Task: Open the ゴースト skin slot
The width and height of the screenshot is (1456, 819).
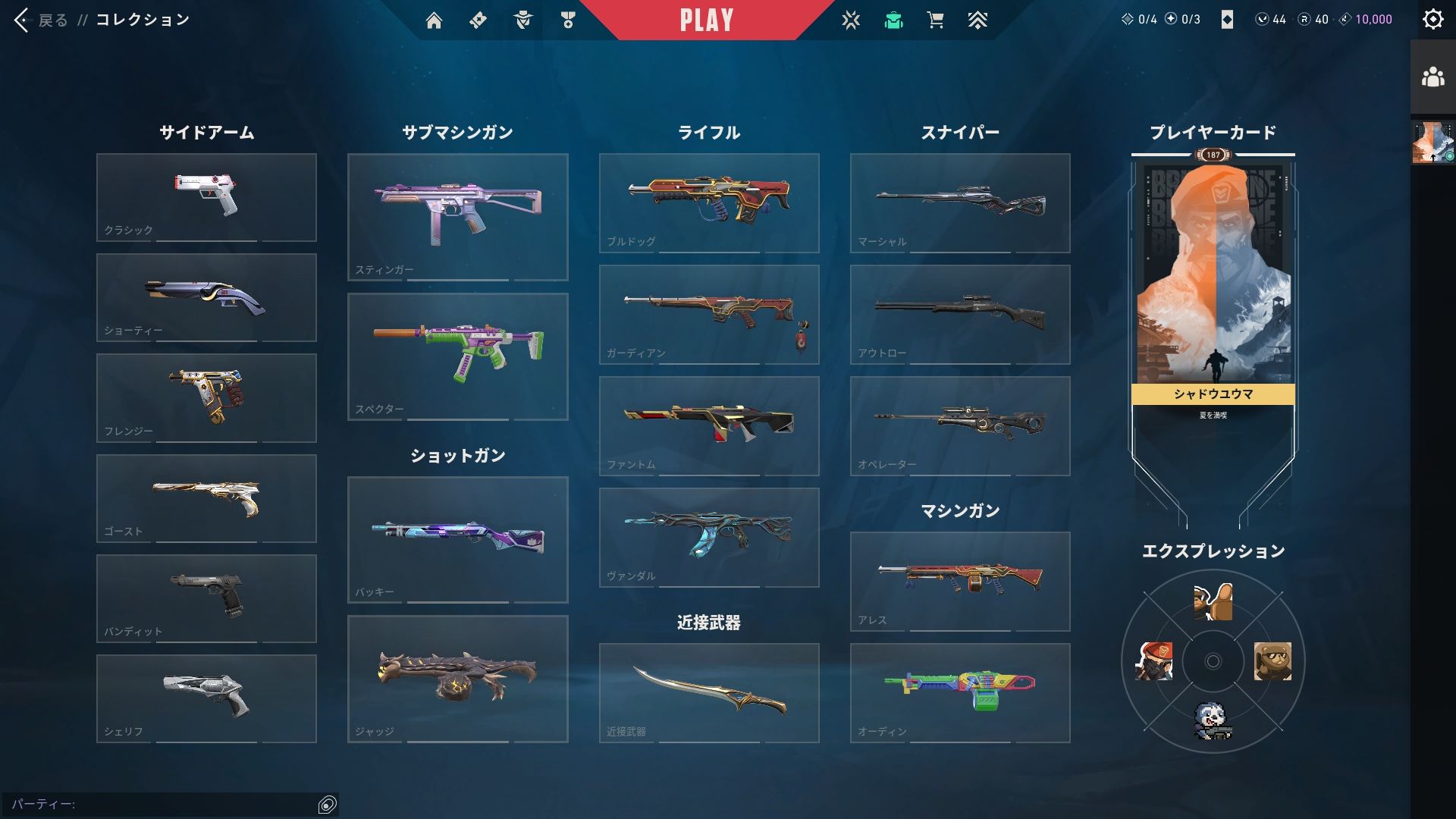Action: coord(206,498)
